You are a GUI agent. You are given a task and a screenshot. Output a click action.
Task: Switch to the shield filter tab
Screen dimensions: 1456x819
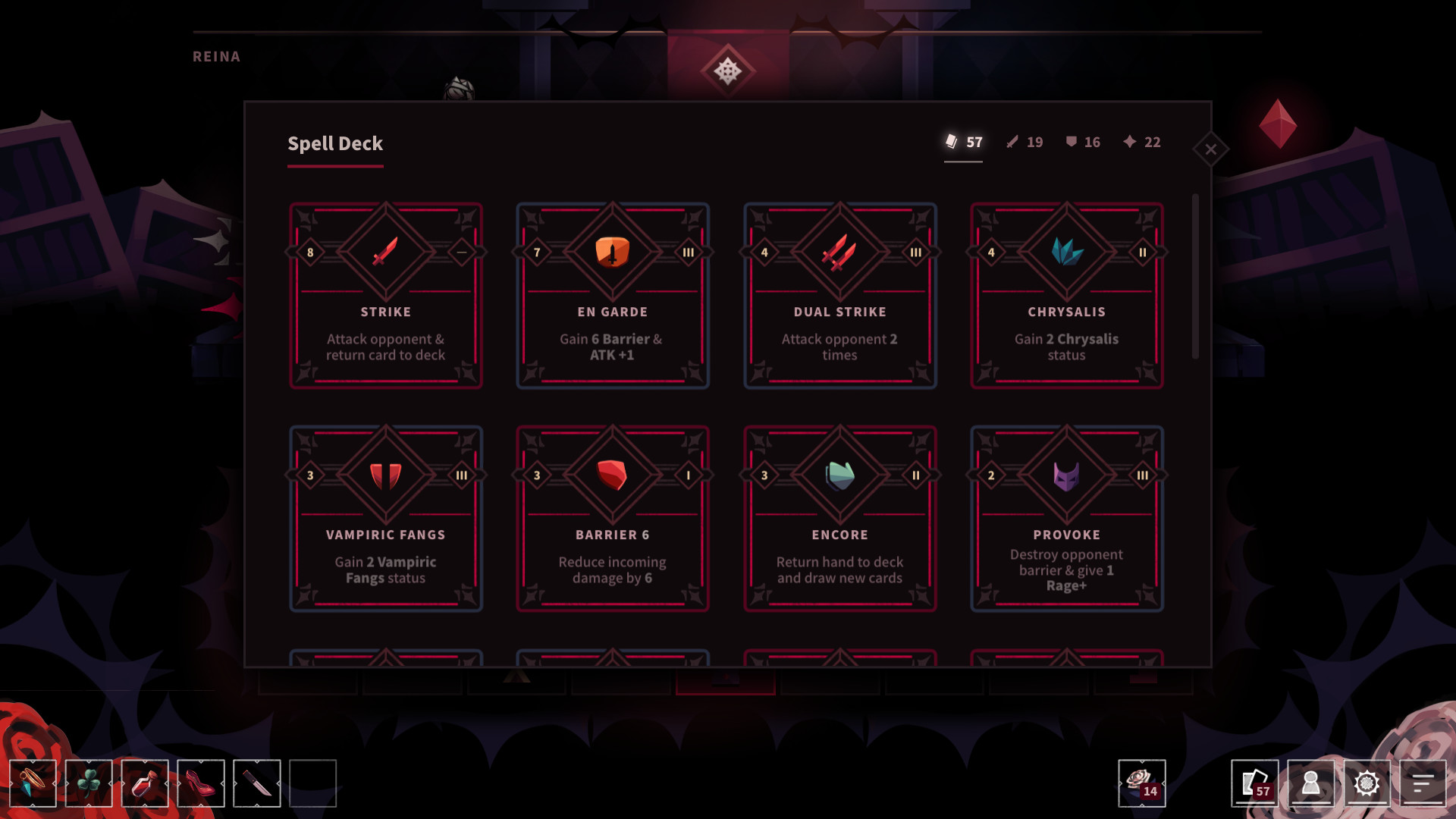pos(1081,142)
